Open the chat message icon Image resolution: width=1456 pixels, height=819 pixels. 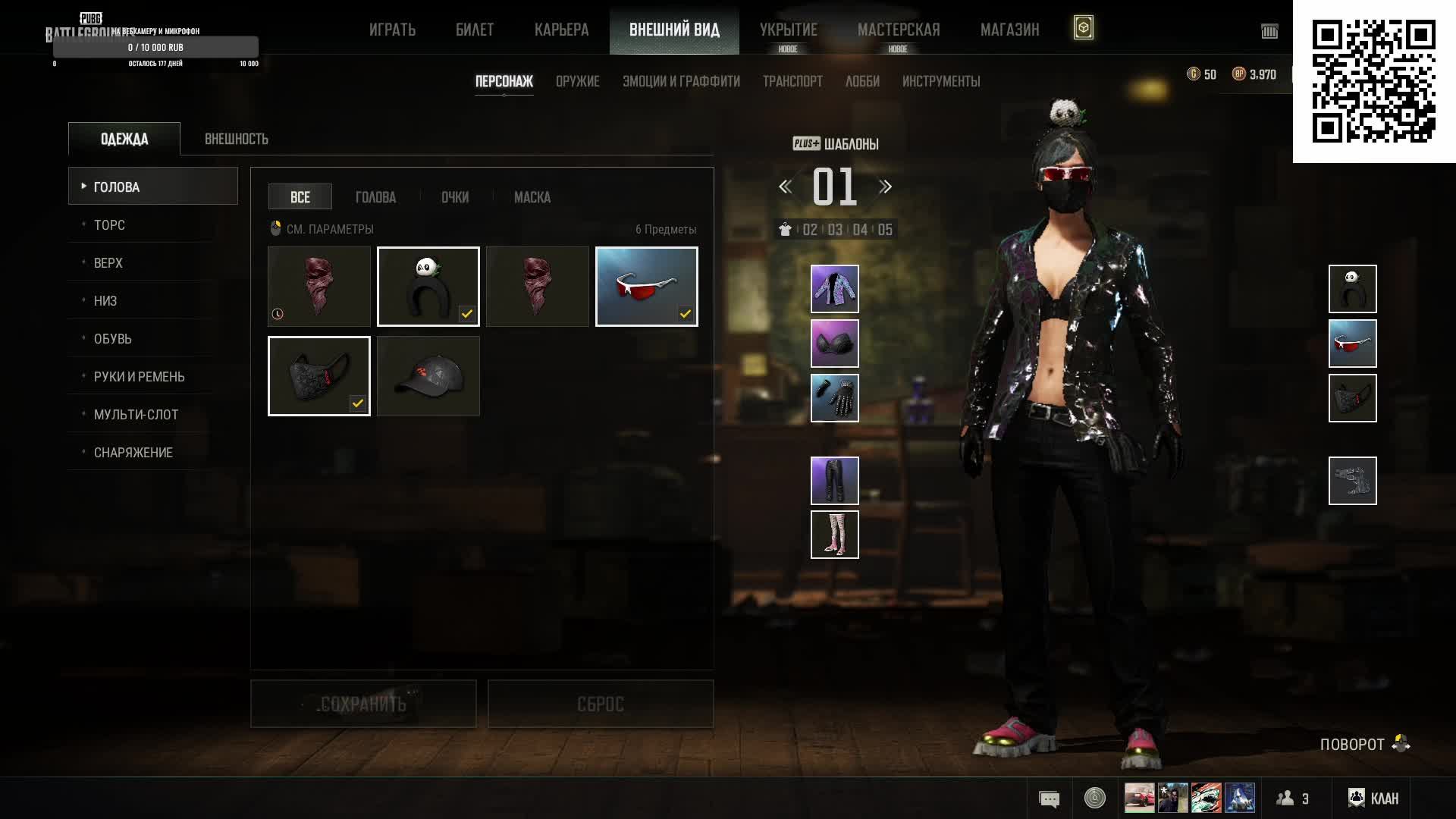point(1049,799)
